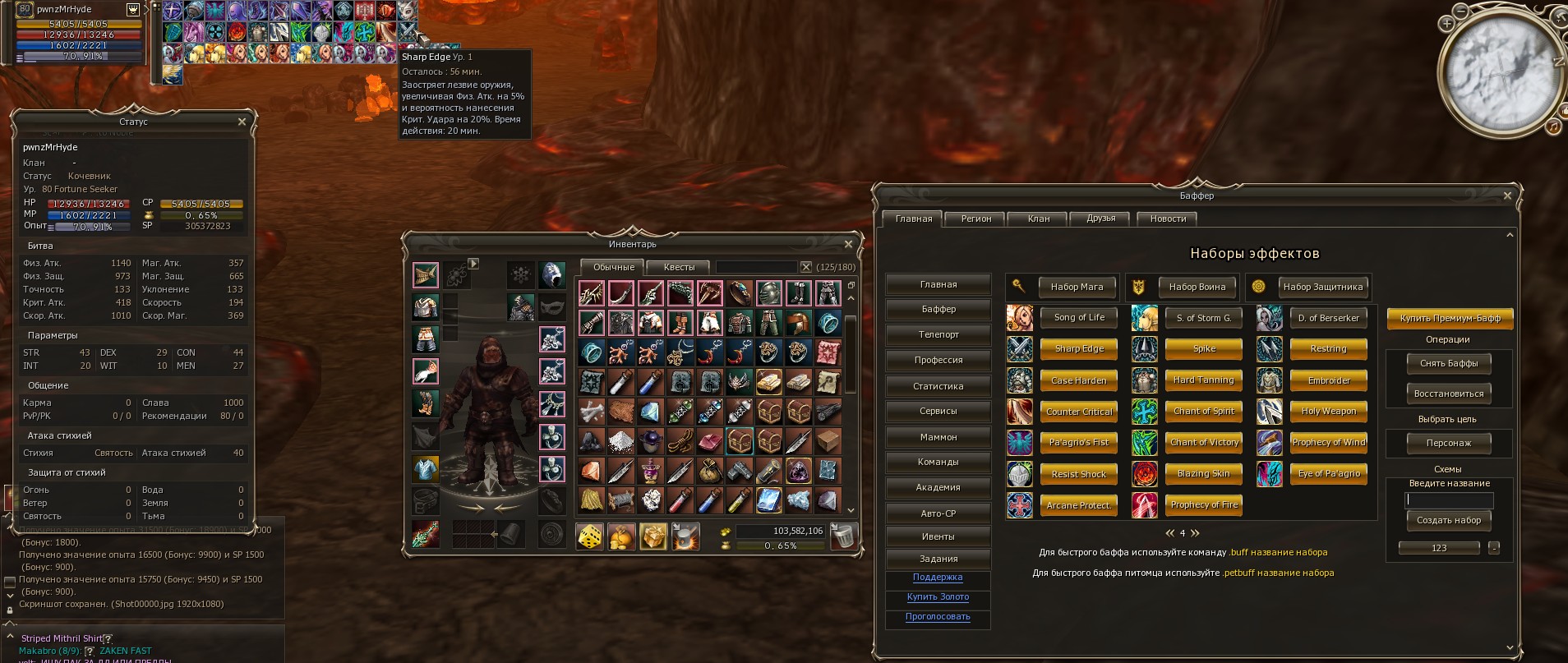Open the Телепорт menu entry
The width and height of the screenshot is (1568, 663).
pos(938,334)
